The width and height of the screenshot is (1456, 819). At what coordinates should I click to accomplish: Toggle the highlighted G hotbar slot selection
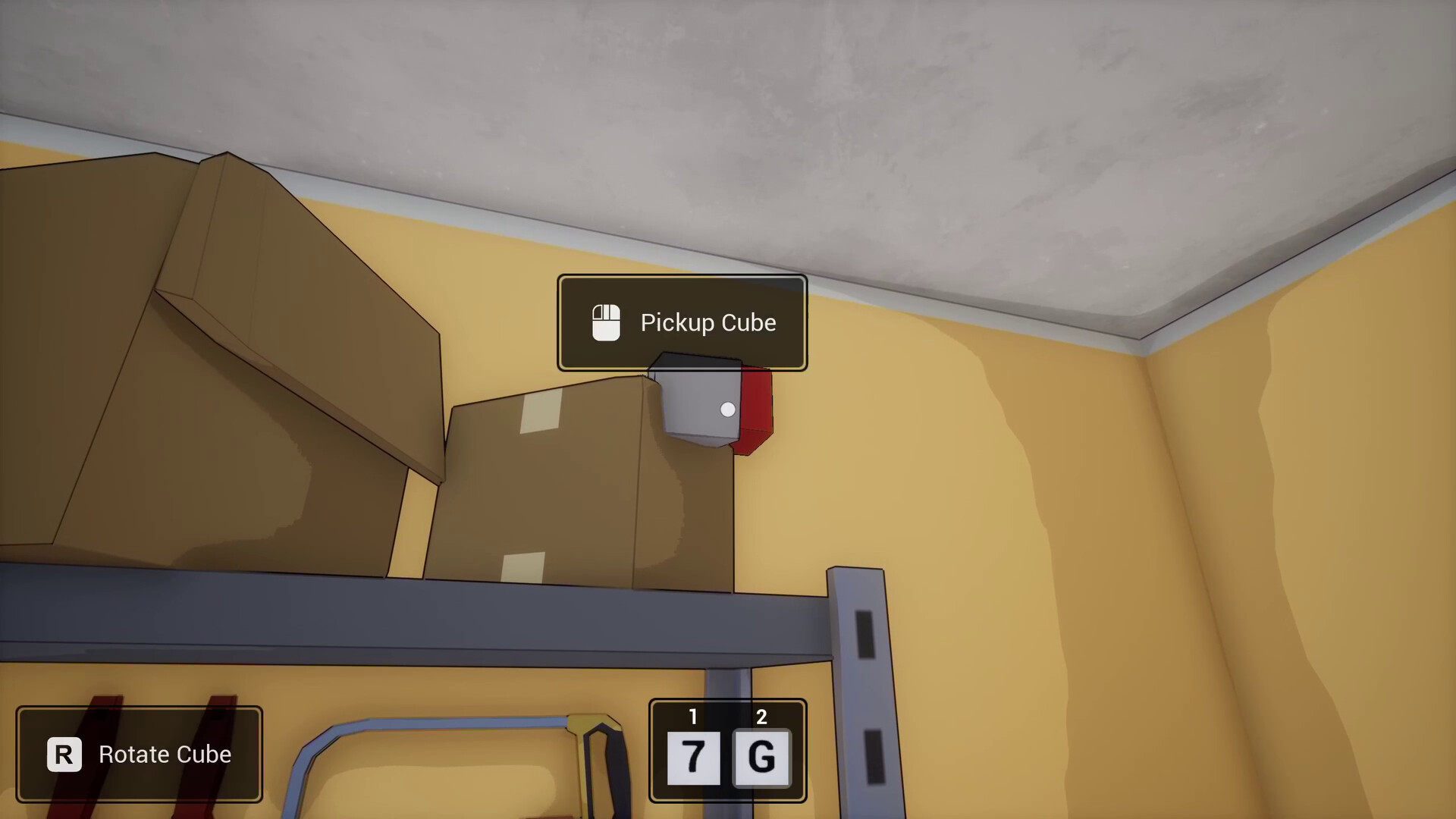[x=761, y=758]
